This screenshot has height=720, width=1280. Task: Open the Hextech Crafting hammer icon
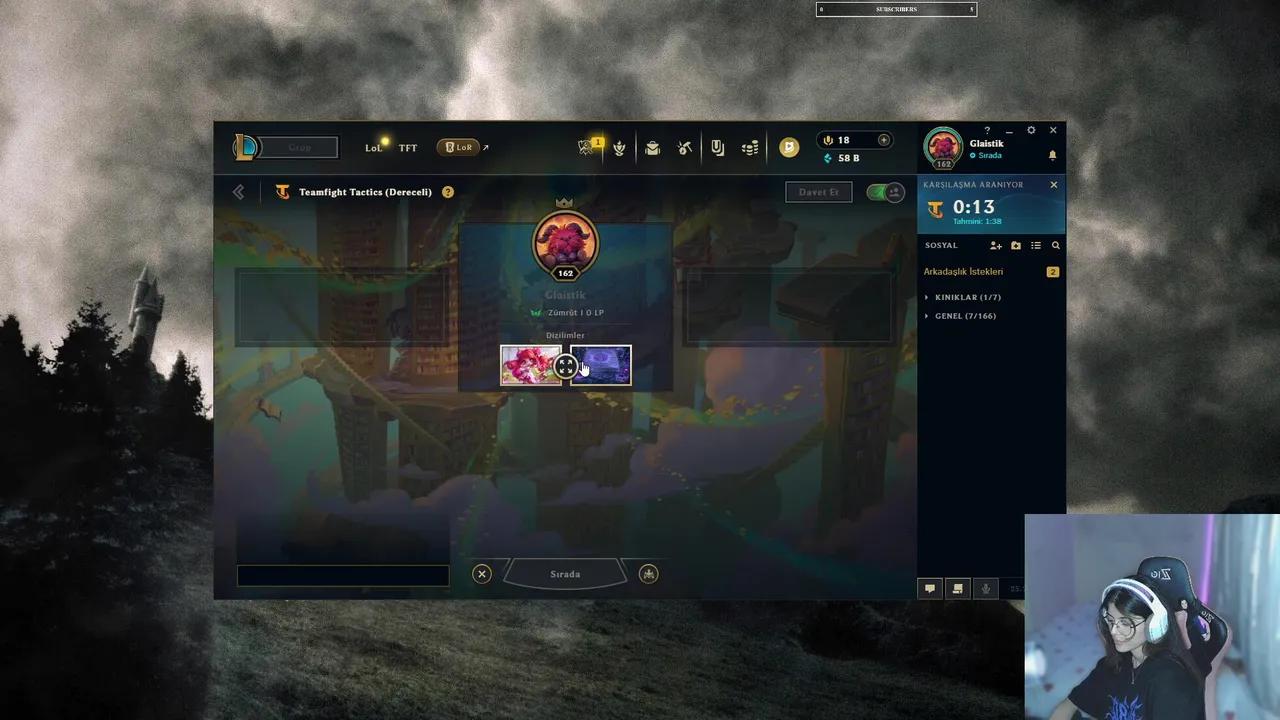click(685, 147)
